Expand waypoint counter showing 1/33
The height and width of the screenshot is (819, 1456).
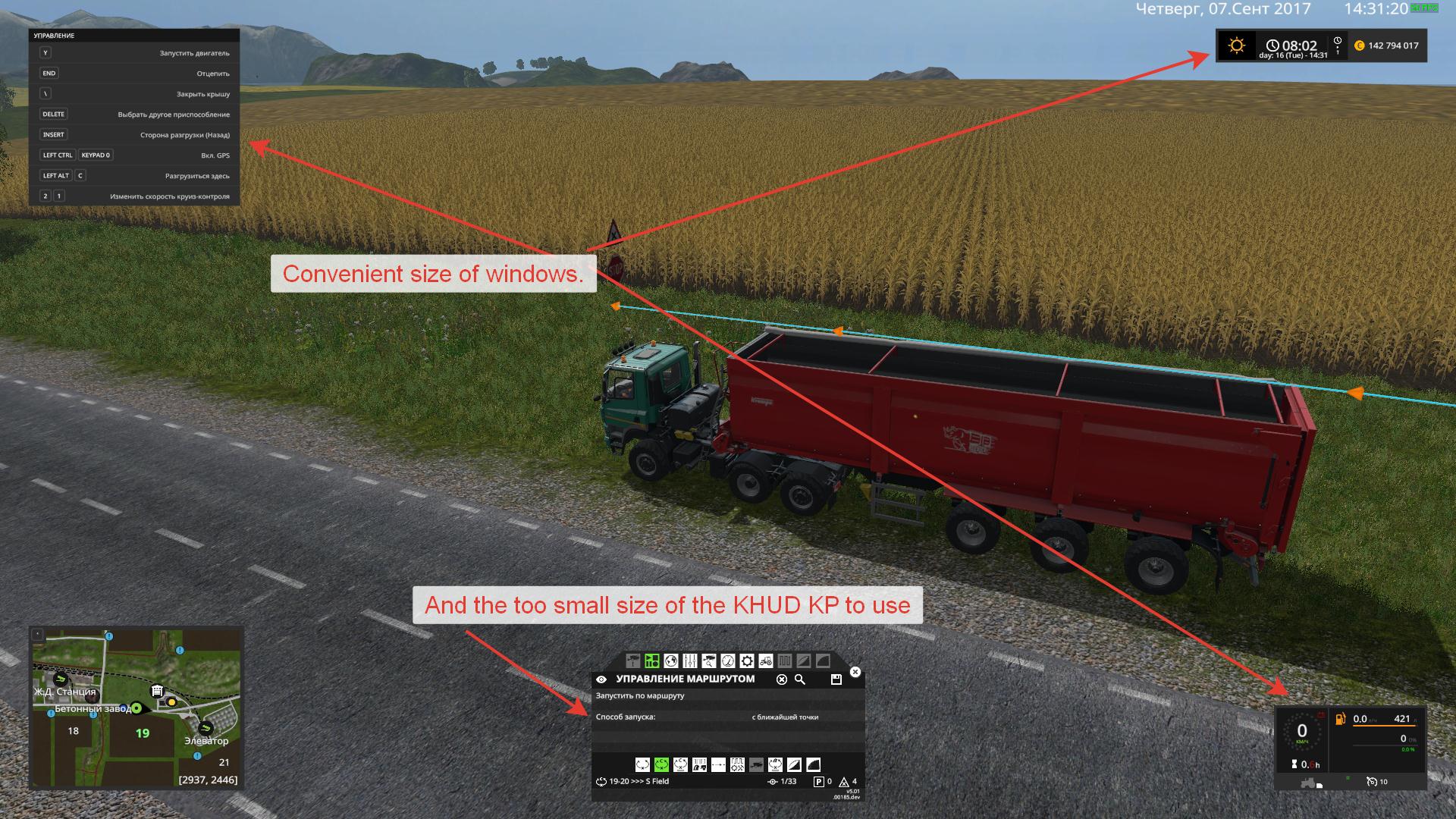788,781
